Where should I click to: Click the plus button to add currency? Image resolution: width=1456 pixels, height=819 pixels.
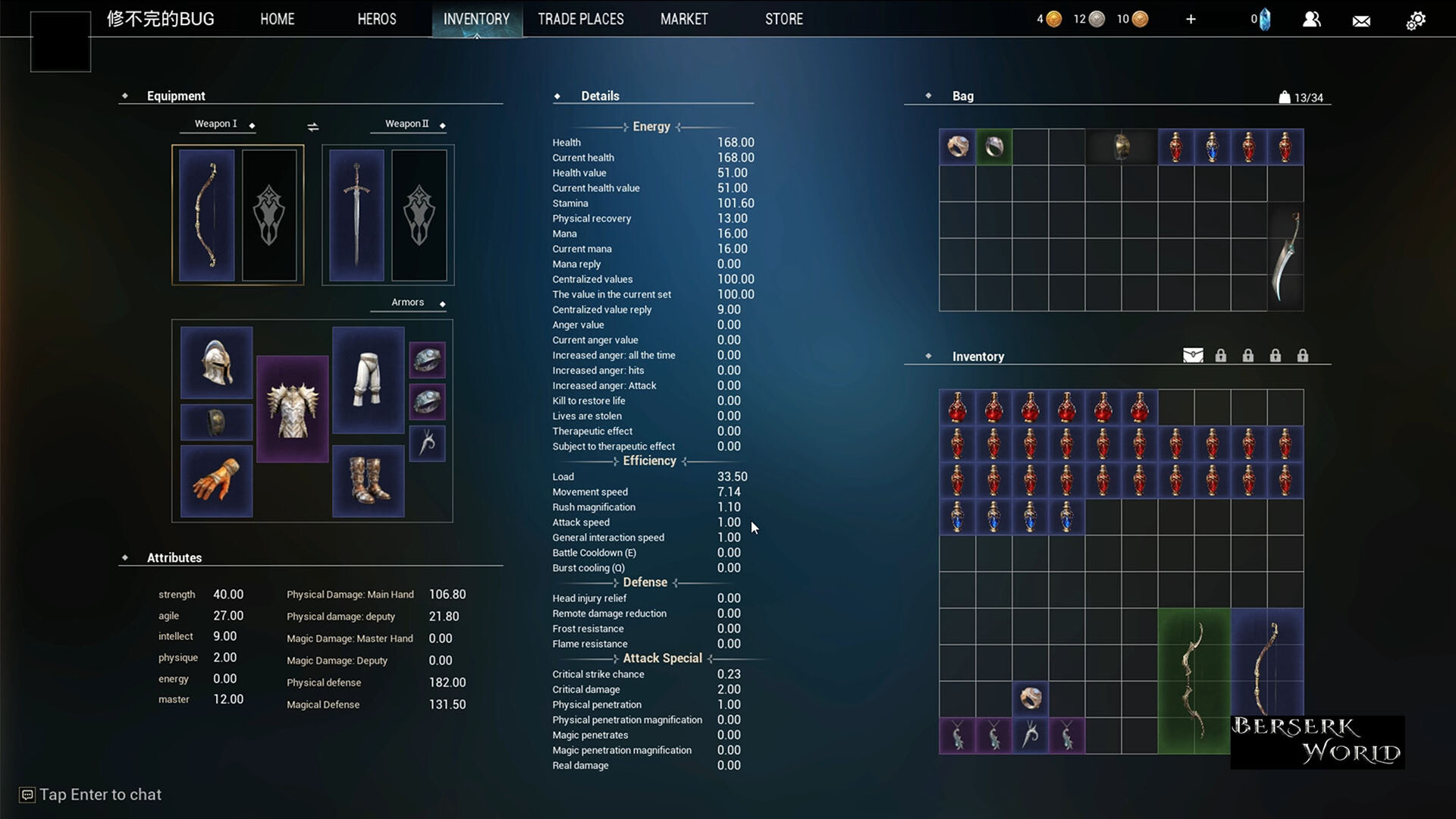tap(1191, 19)
